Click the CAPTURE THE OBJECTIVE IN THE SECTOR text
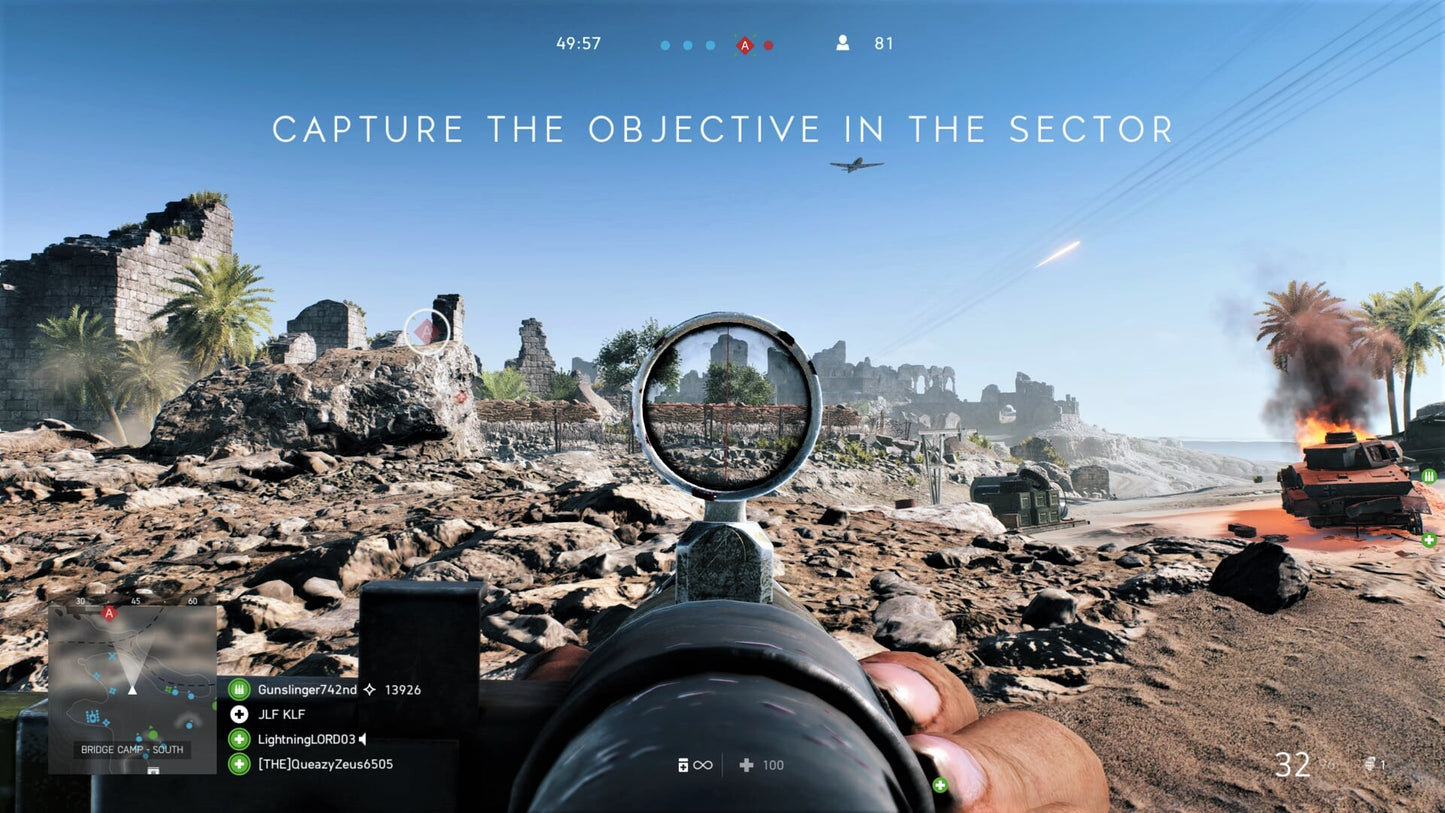 point(724,129)
